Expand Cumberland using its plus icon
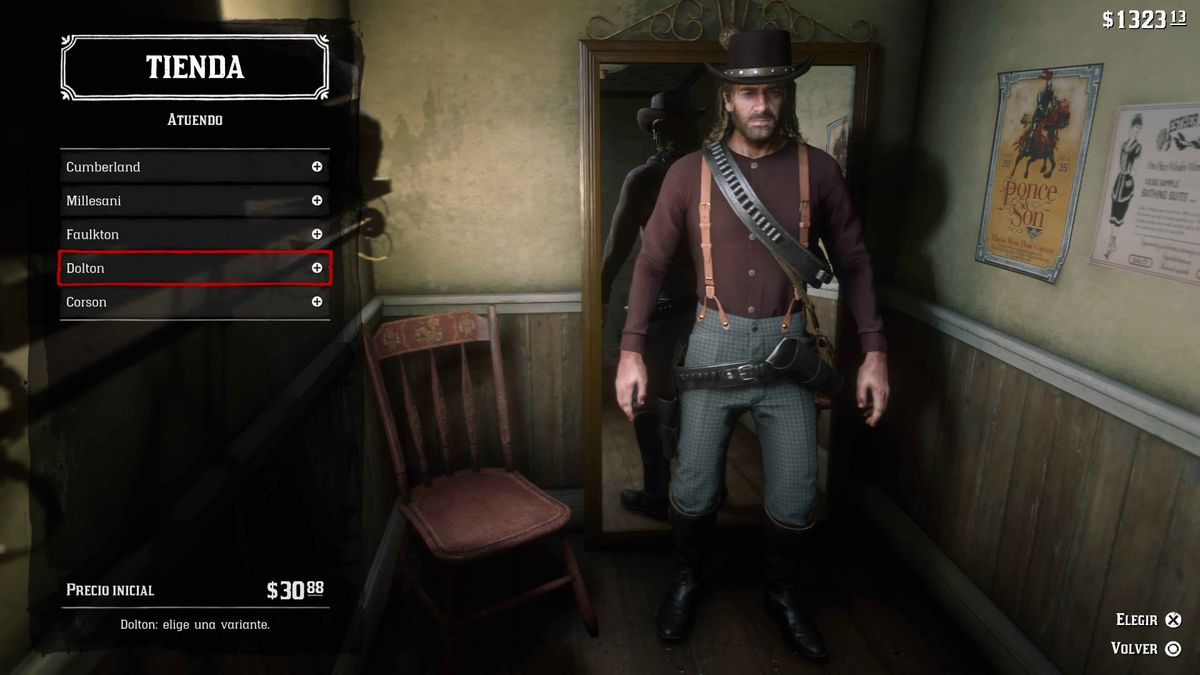This screenshot has width=1200, height=675. pyautogui.click(x=317, y=167)
